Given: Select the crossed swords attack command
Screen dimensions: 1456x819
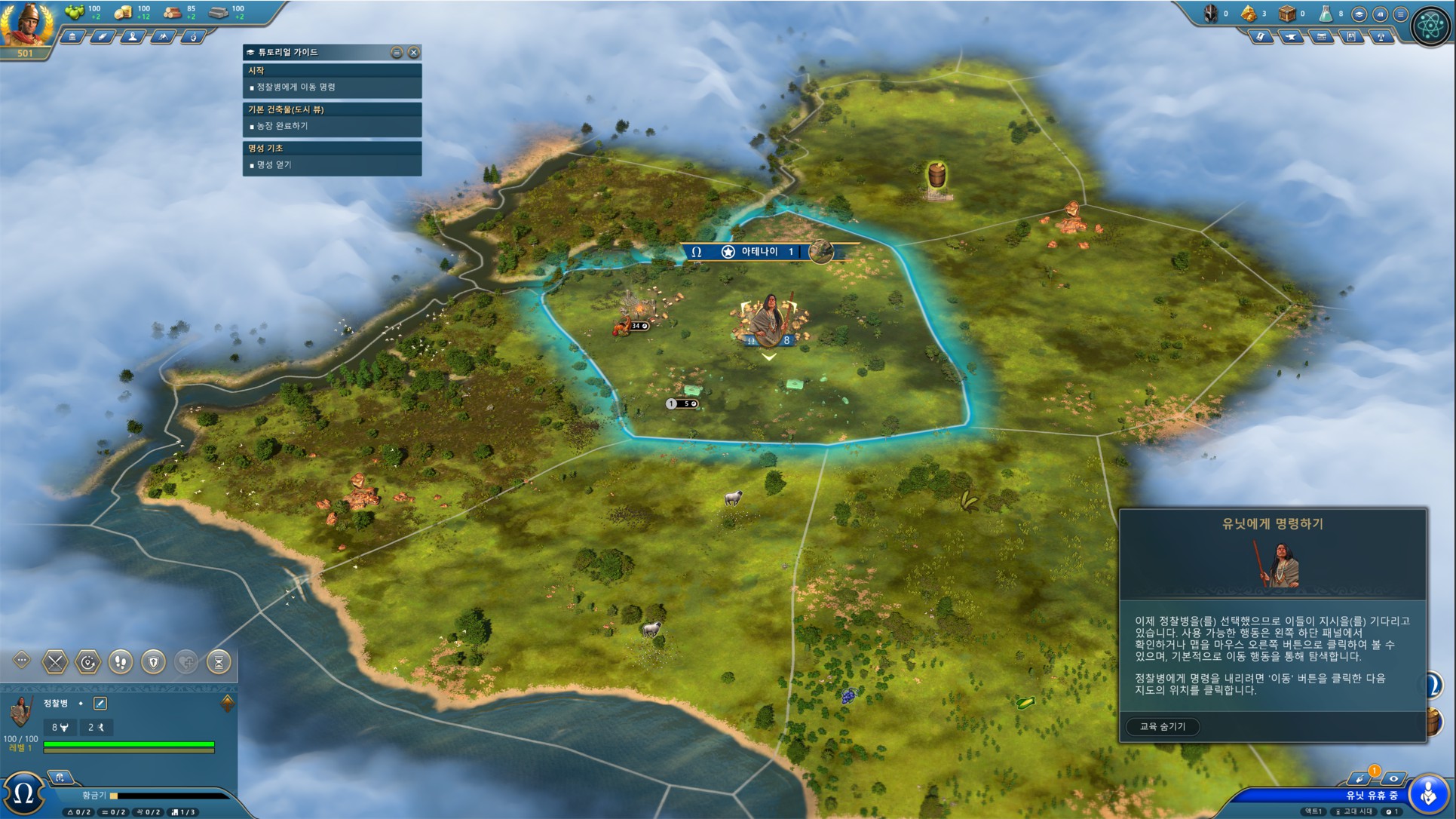Looking at the screenshot, I should point(55,662).
